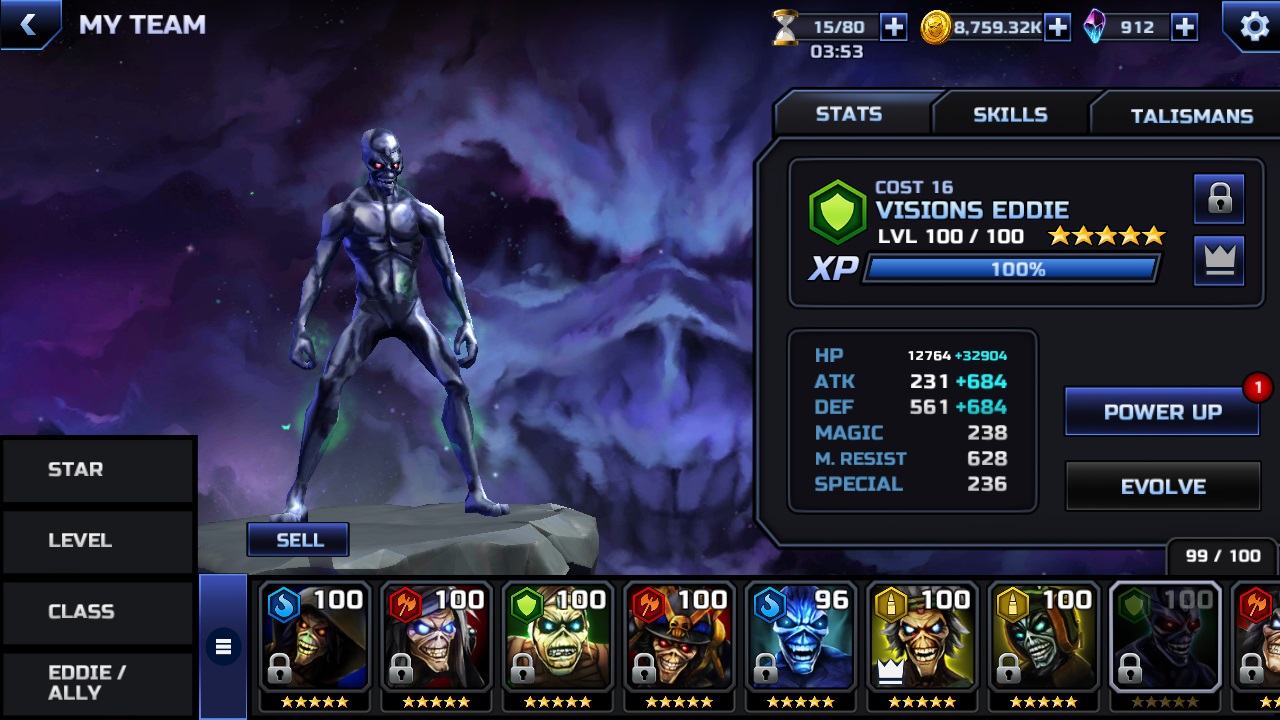Click the crown icon button
Screen dimensions: 1280x720
coord(1219,260)
